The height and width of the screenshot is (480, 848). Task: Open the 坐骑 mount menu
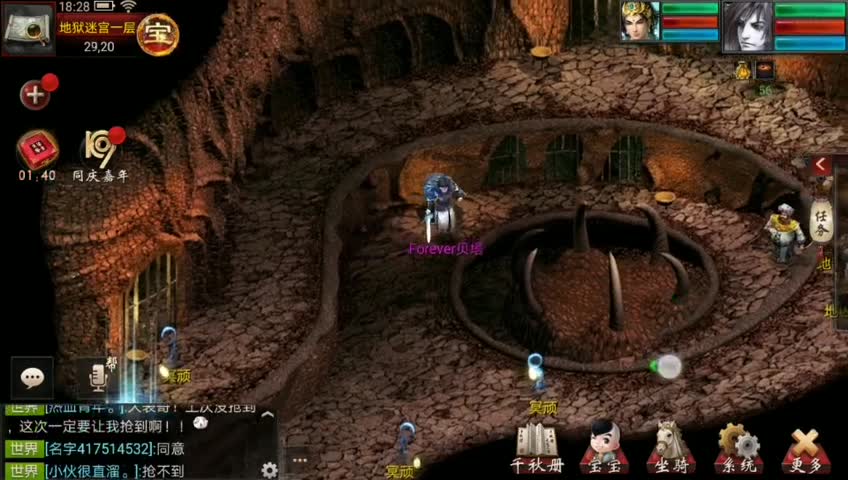point(668,447)
